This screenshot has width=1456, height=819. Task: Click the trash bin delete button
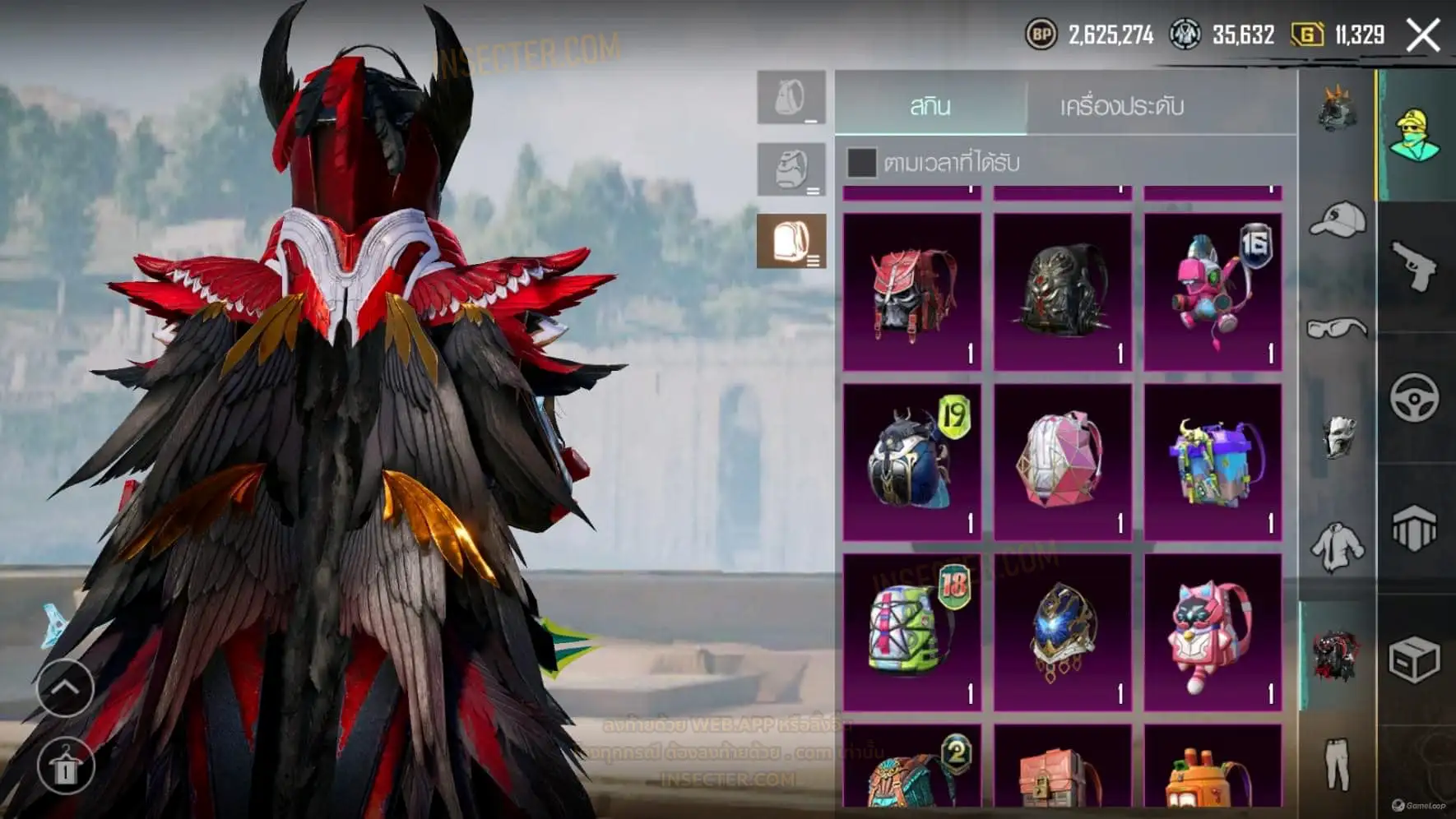65,766
